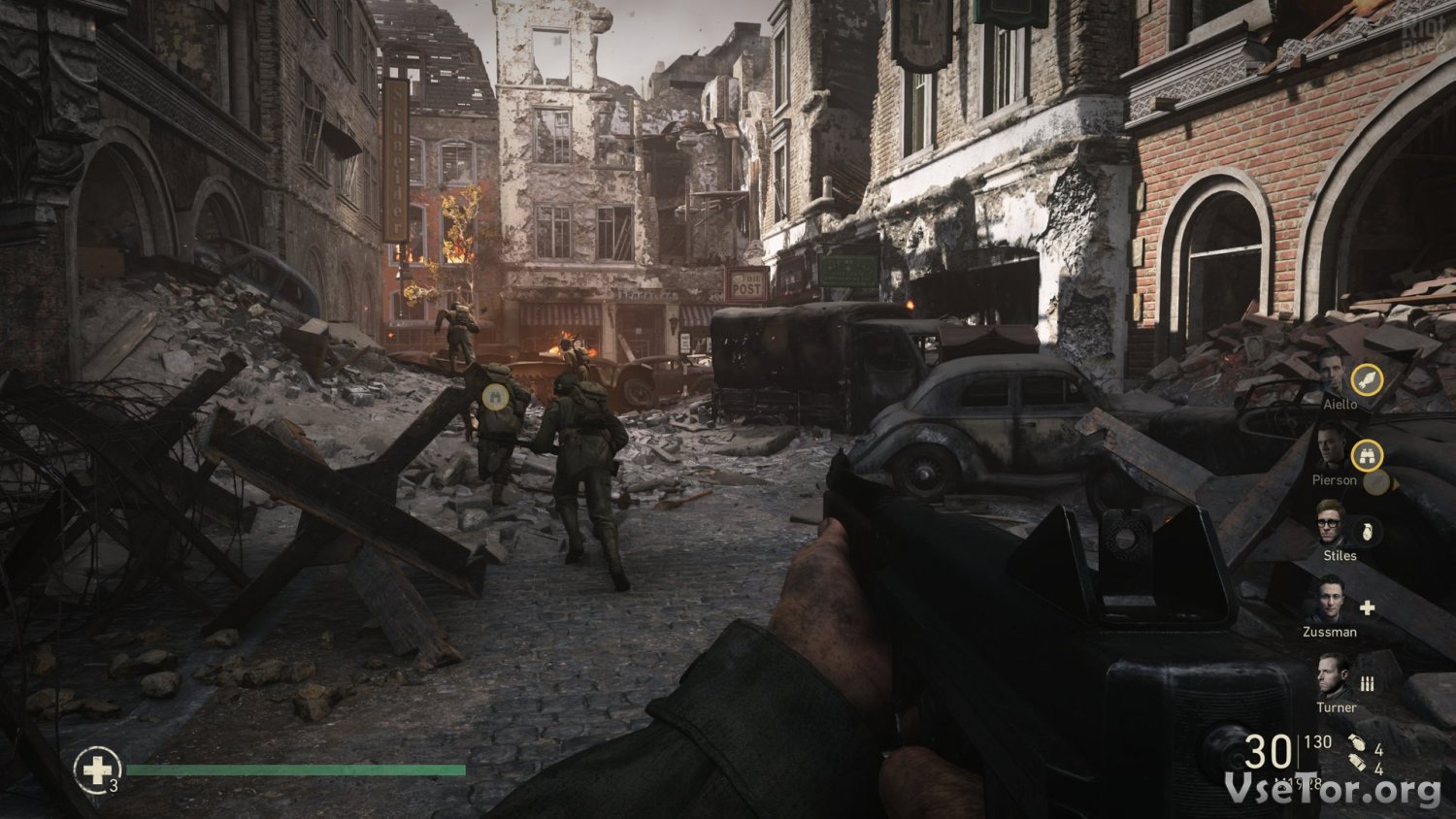This screenshot has height=819, width=1456.
Task: Request a med kit from Zussman
Action: point(1367,607)
